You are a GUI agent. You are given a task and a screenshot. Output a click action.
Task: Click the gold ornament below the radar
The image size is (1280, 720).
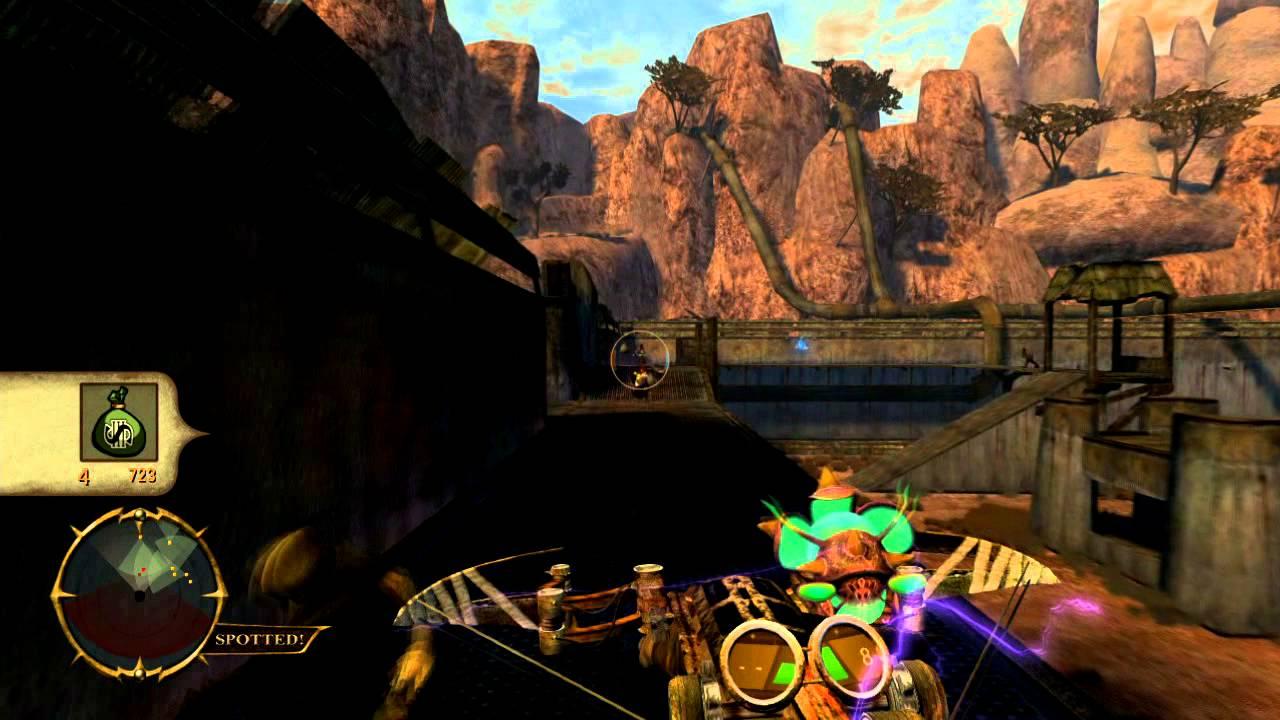139,673
